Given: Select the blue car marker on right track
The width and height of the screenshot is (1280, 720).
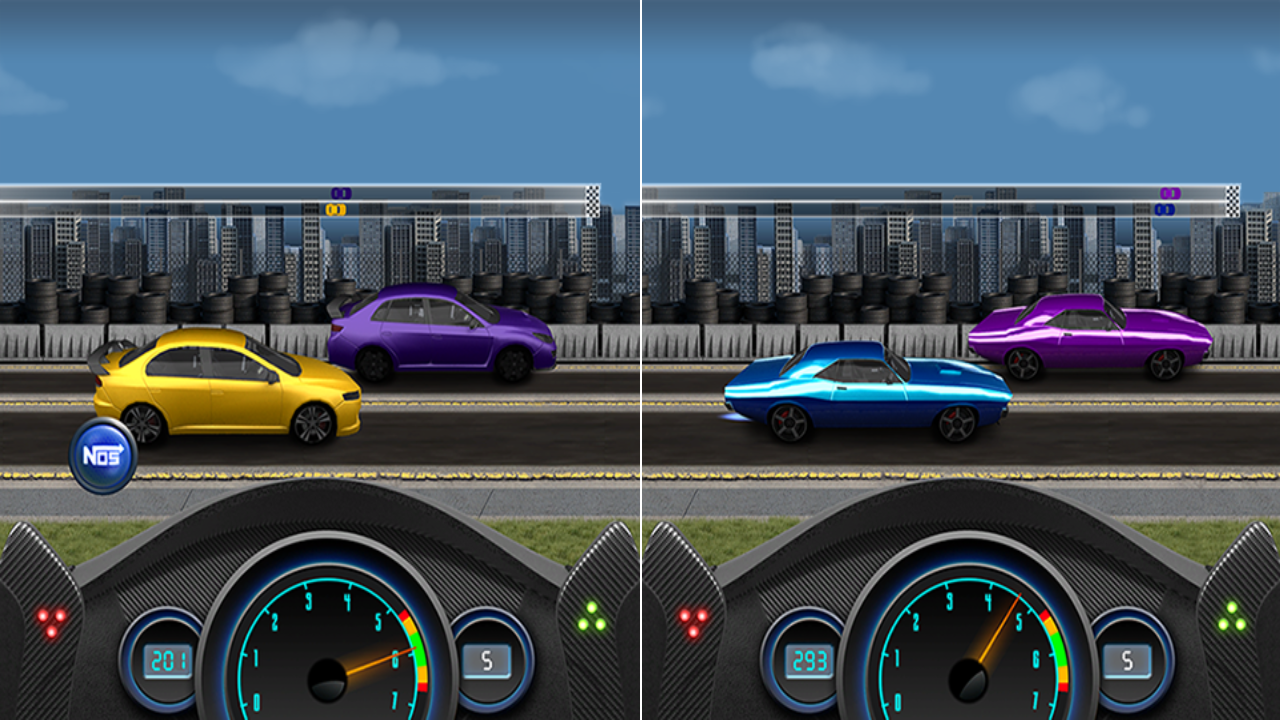Looking at the screenshot, I should point(1165,209).
